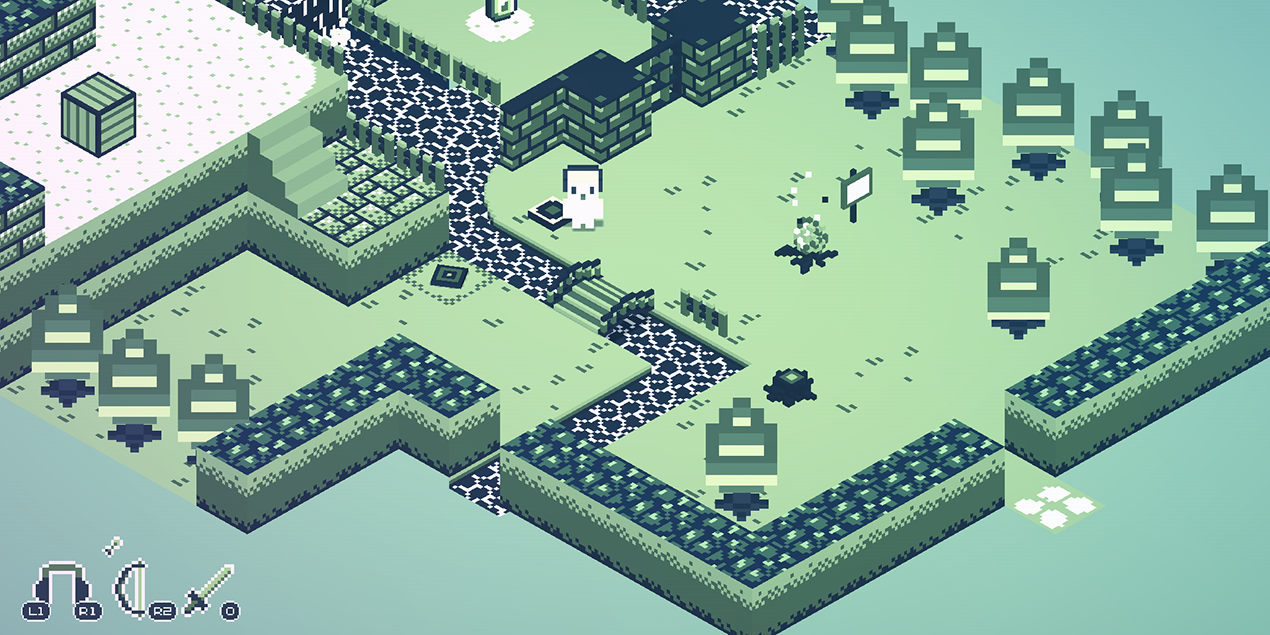Image resolution: width=1270 pixels, height=635 pixels.
Task: Select the bow weapon icon
Action: pyautogui.click(x=131, y=588)
